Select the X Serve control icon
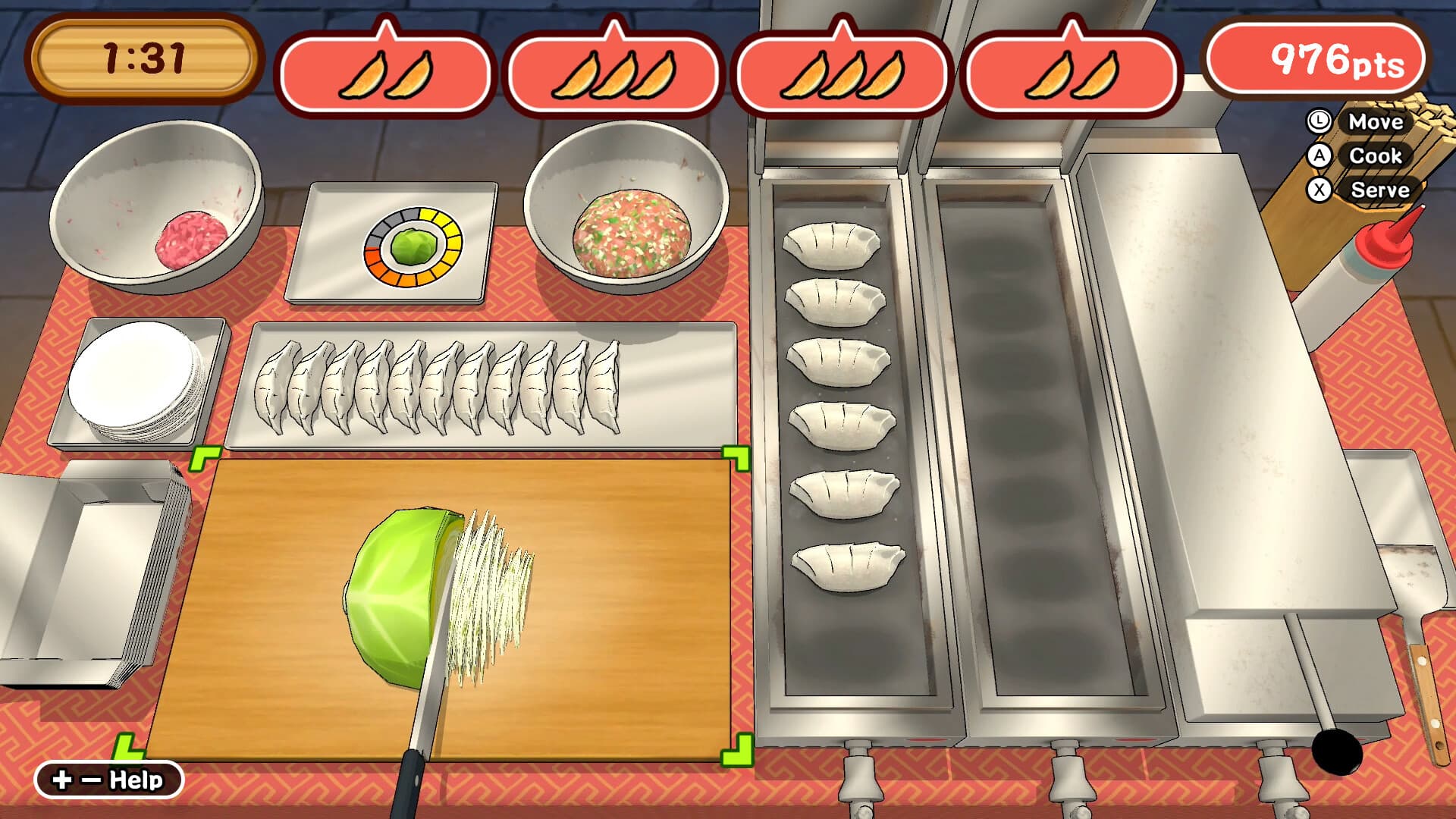This screenshot has height=819, width=1456. coord(1319,191)
